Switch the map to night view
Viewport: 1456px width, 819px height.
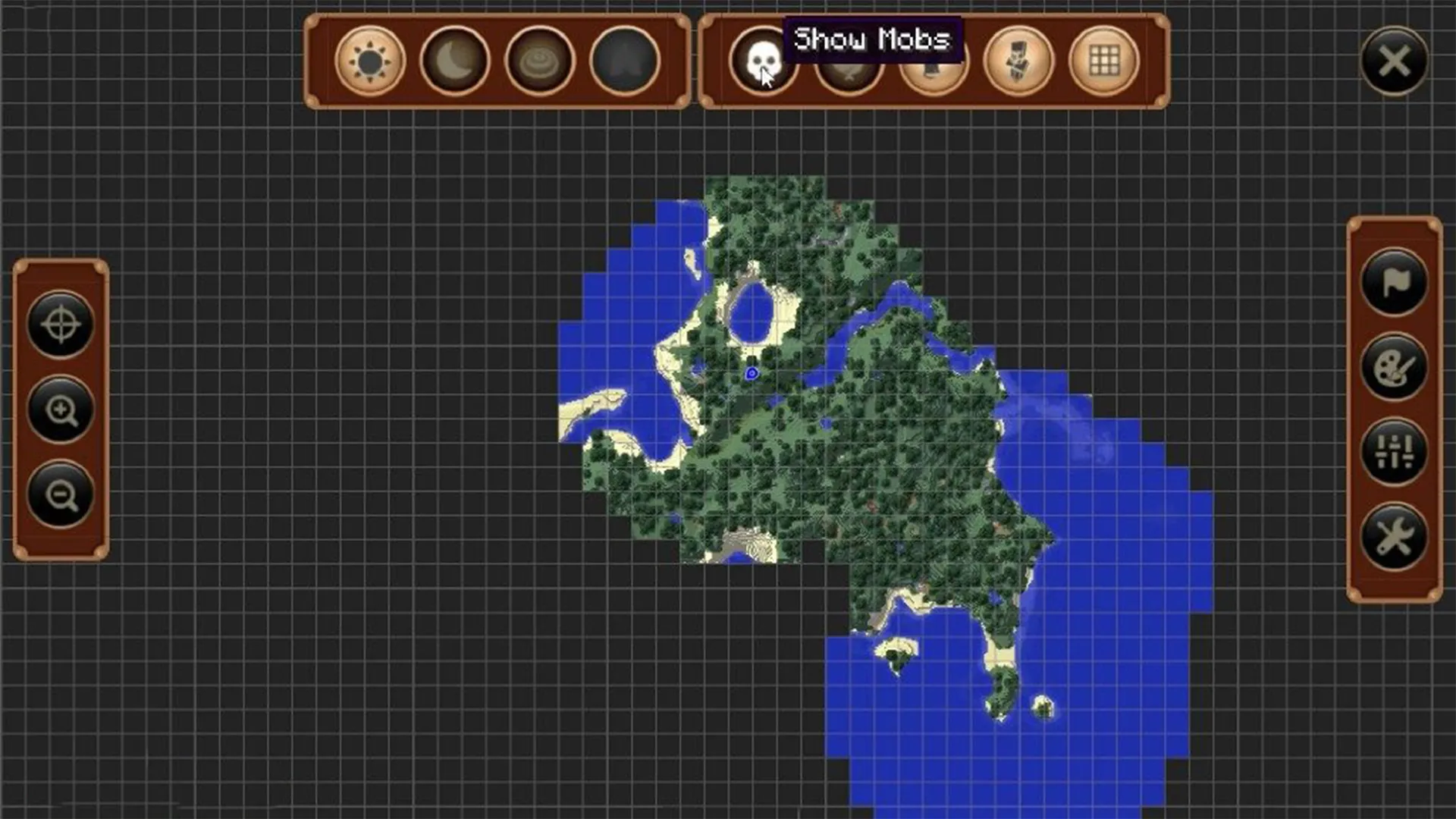point(455,62)
